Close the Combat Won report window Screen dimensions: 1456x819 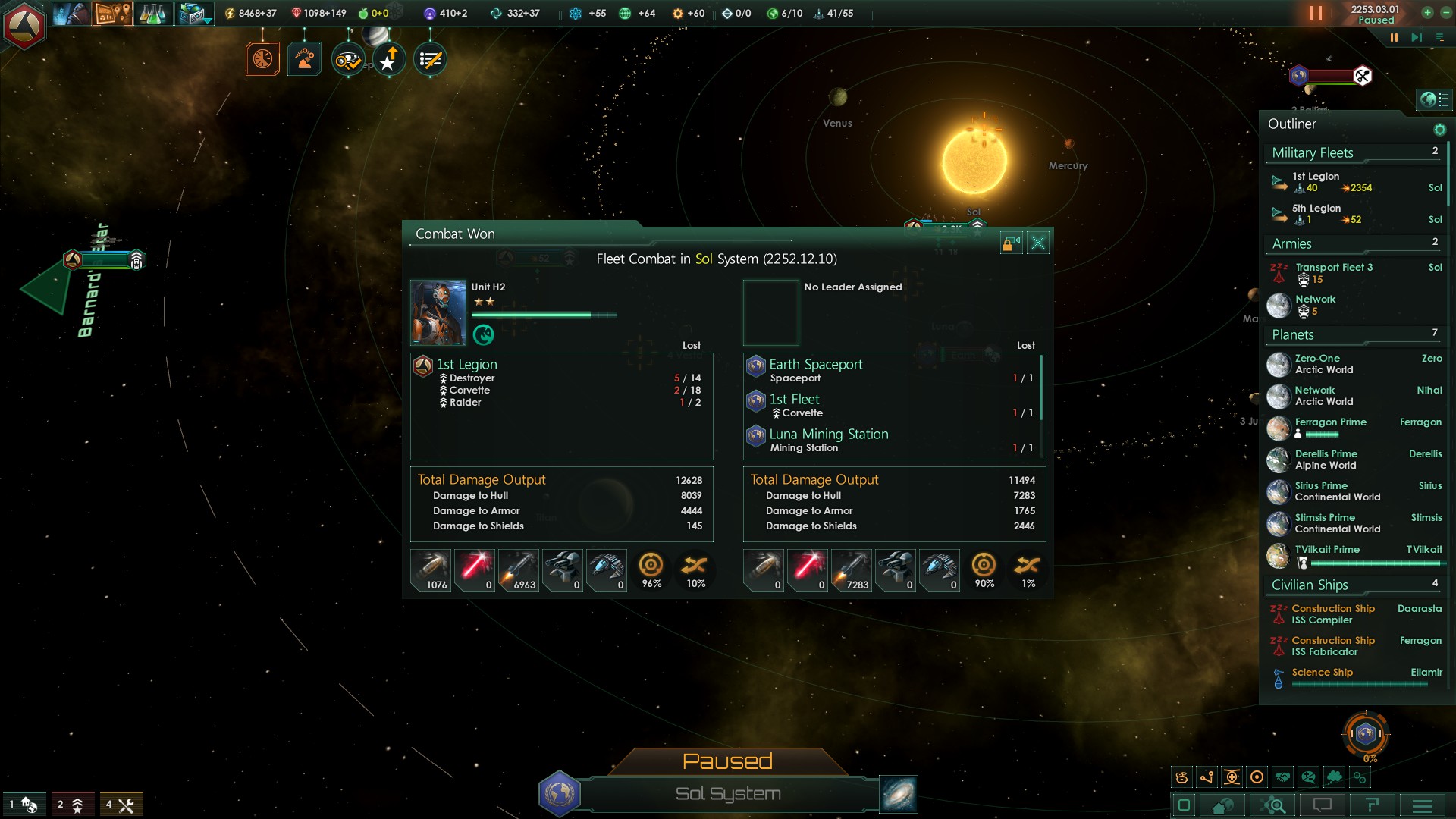coord(1038,243)
